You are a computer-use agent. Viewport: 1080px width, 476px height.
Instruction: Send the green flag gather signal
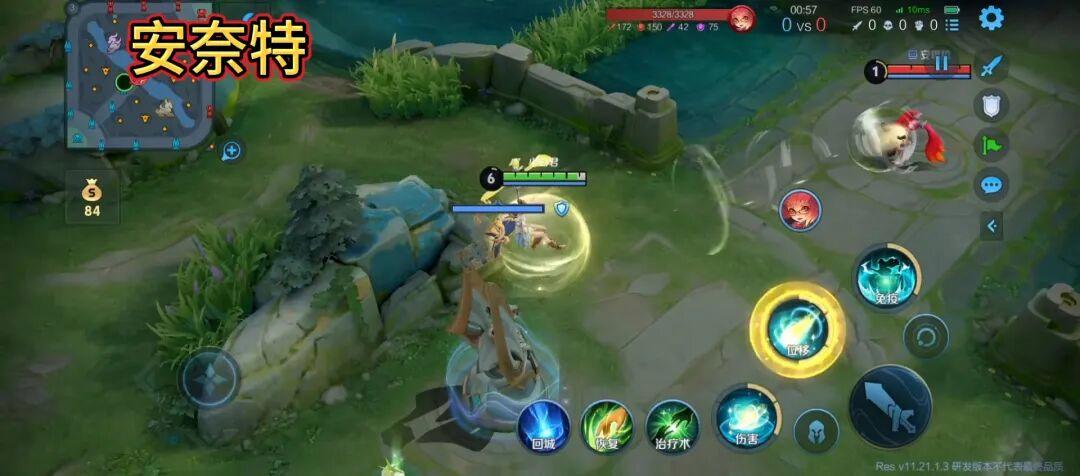(x=991, y=145)
